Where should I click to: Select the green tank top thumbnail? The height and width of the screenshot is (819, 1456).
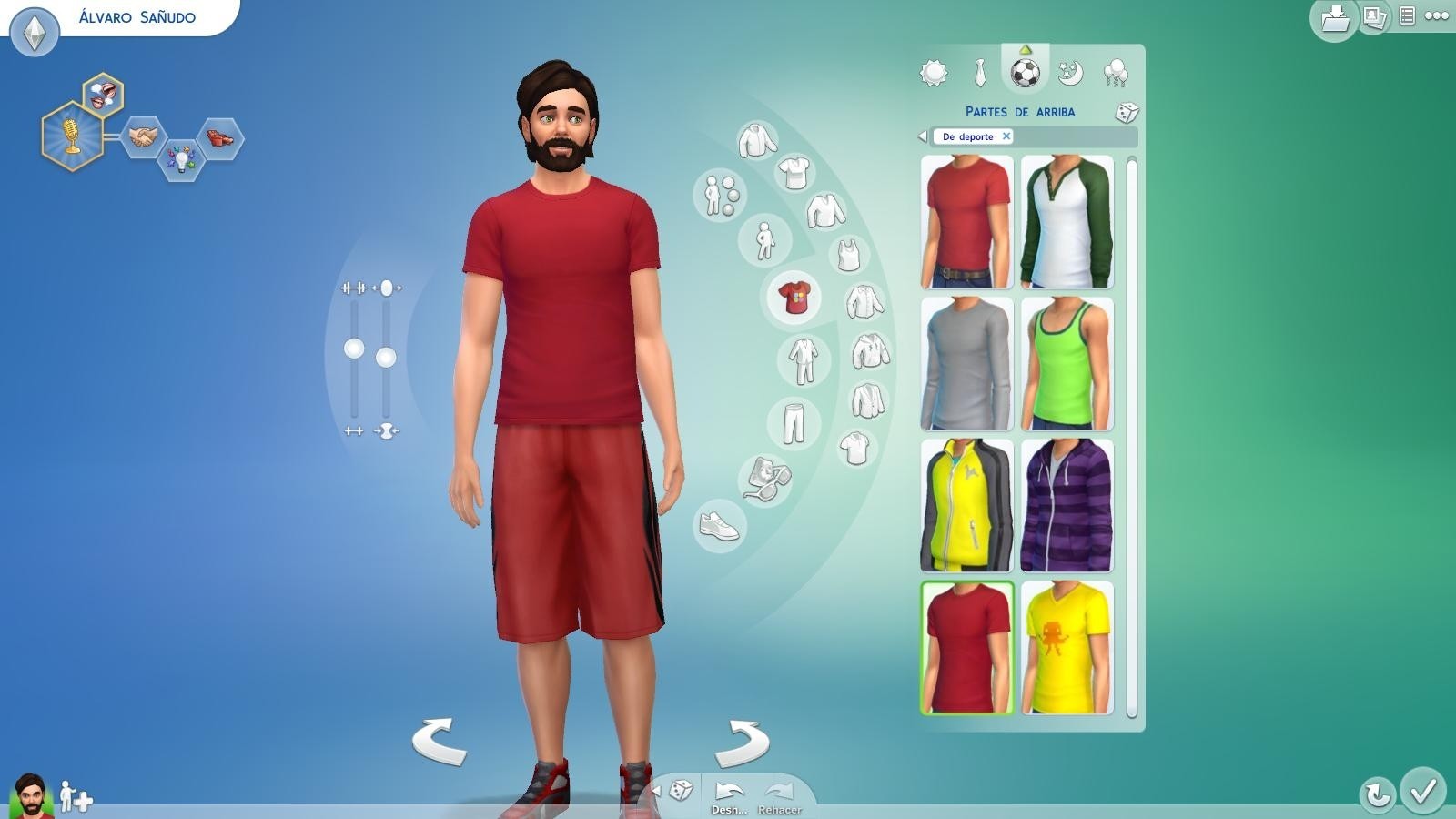pos(1067,364)
